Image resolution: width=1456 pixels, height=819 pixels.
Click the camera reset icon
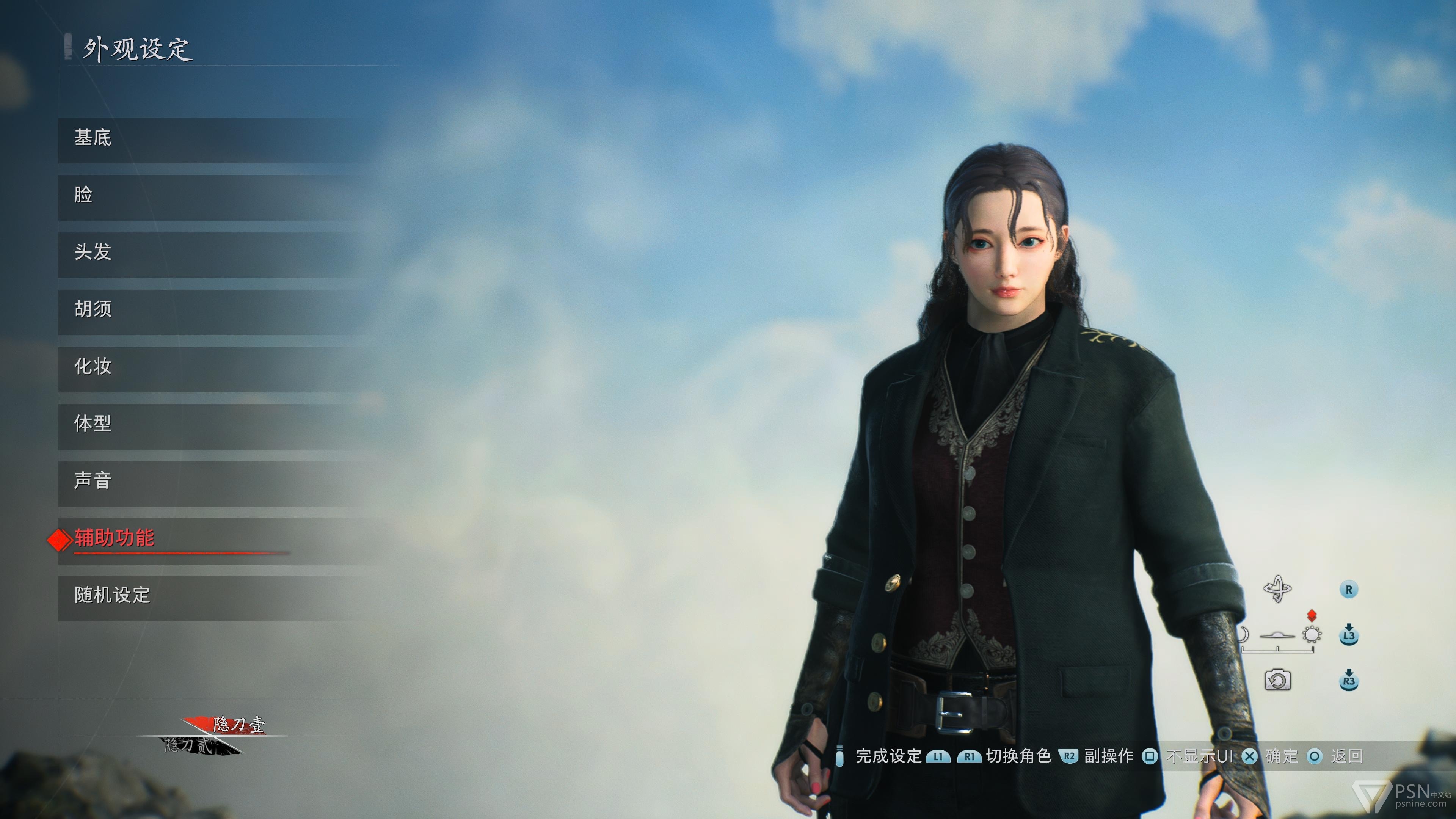point(1277,680)
